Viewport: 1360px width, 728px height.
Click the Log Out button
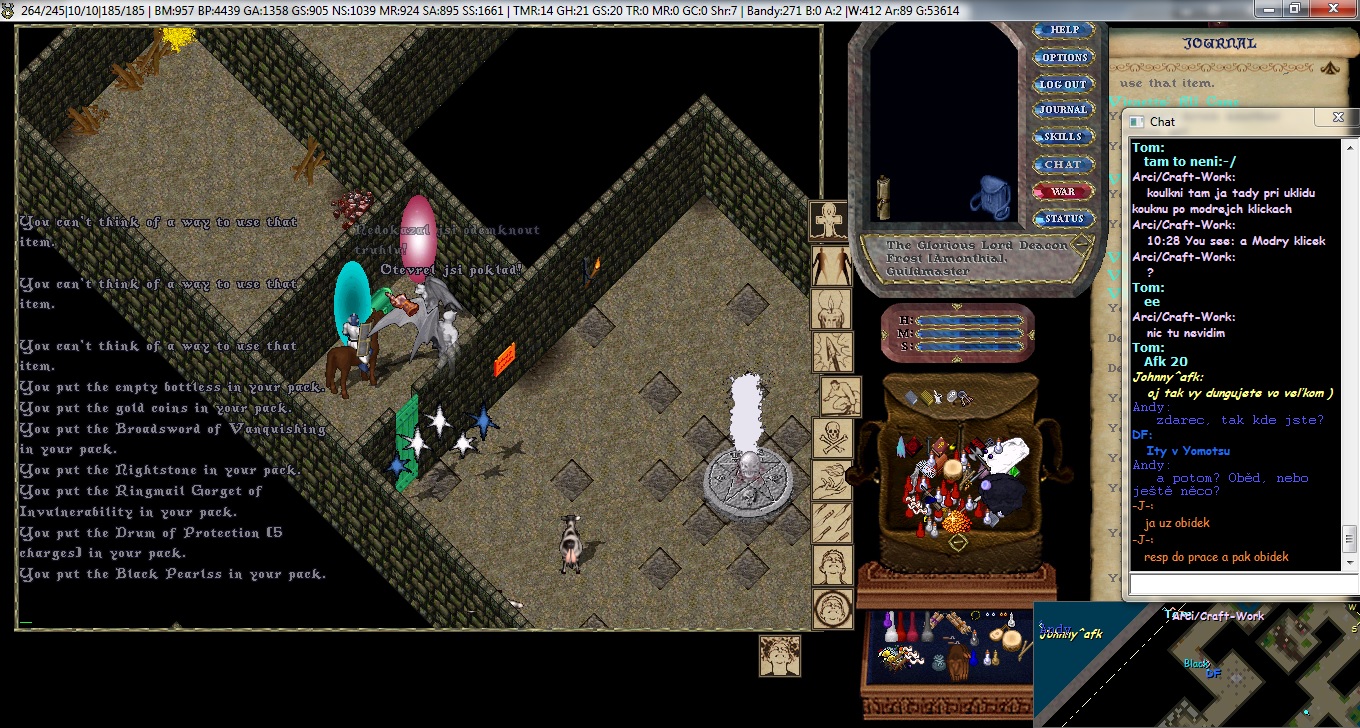pos(1064,84)
